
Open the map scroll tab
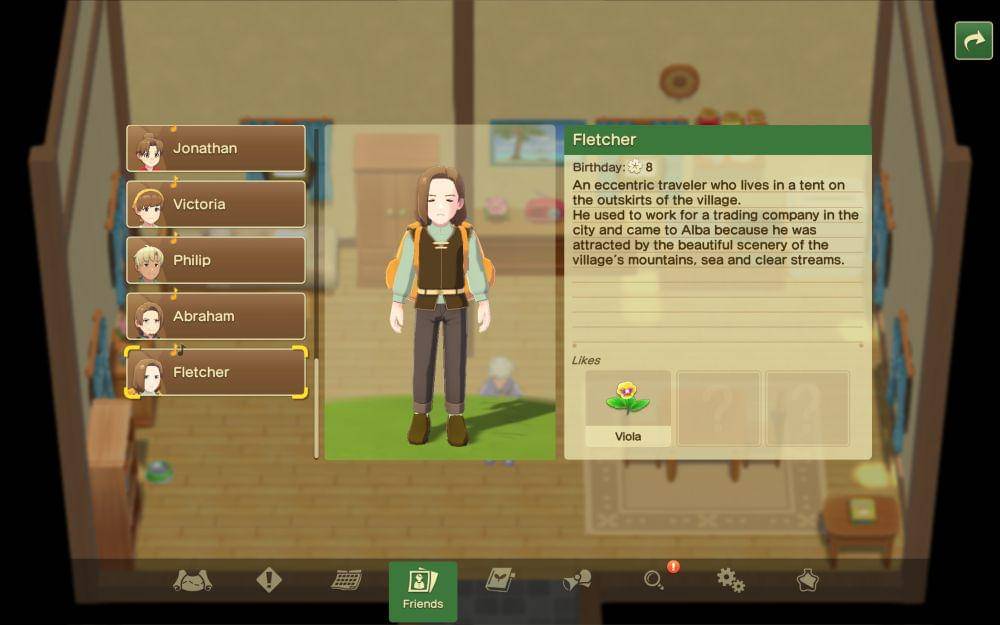click(x=192, y=580)
